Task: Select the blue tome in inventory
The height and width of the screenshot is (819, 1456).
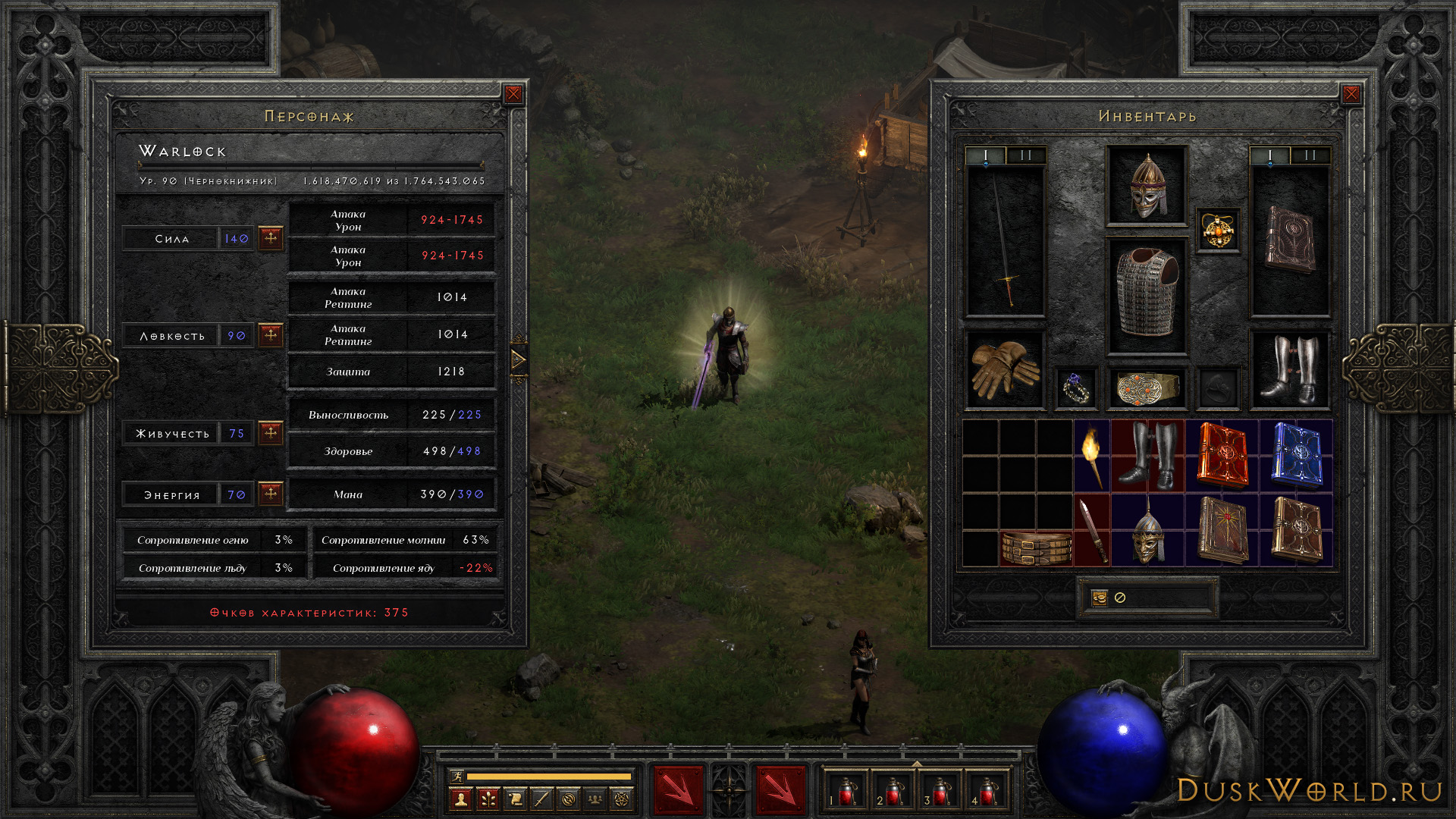Action: pos(1296,456)
